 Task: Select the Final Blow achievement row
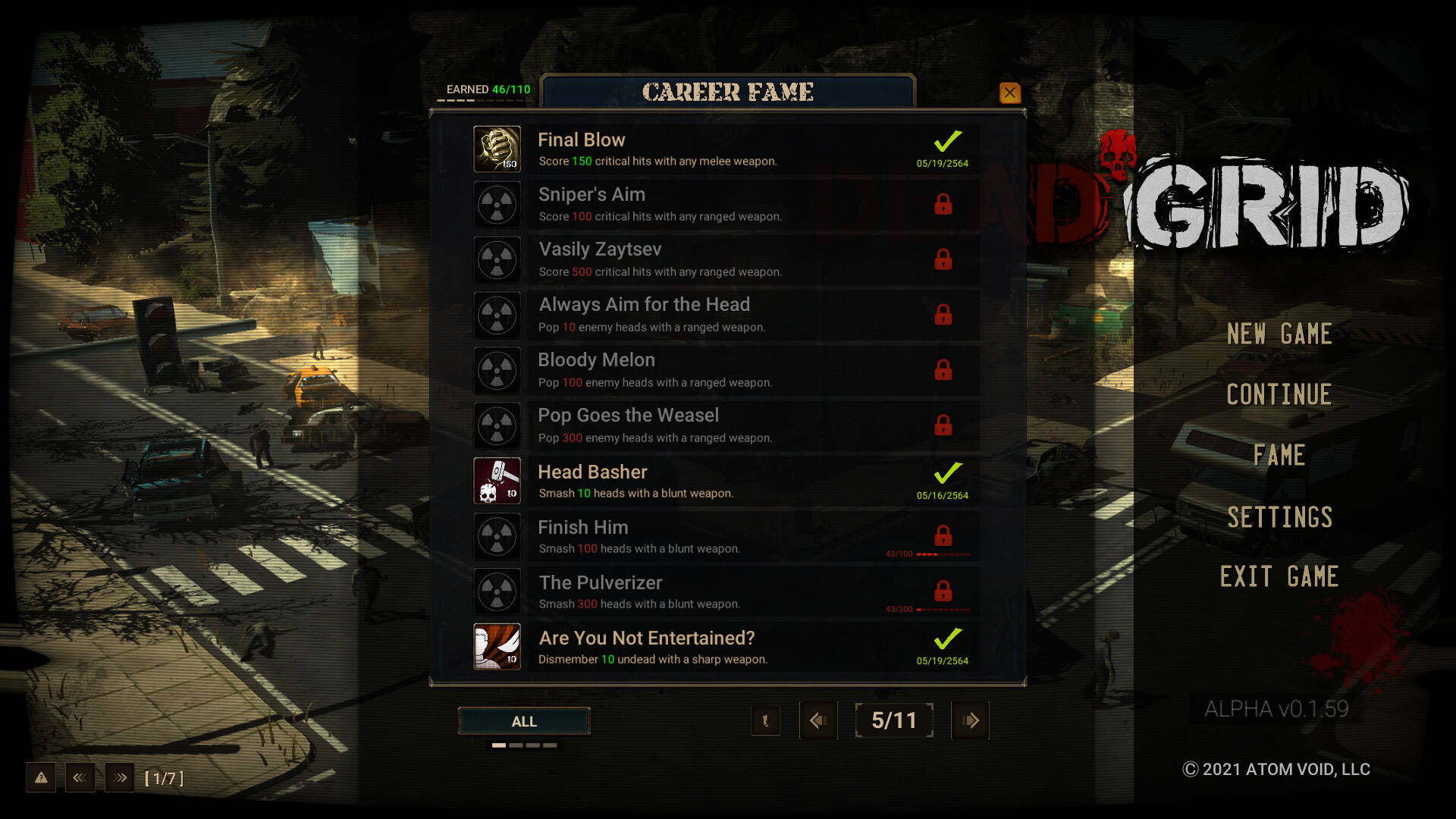[726, 149]
